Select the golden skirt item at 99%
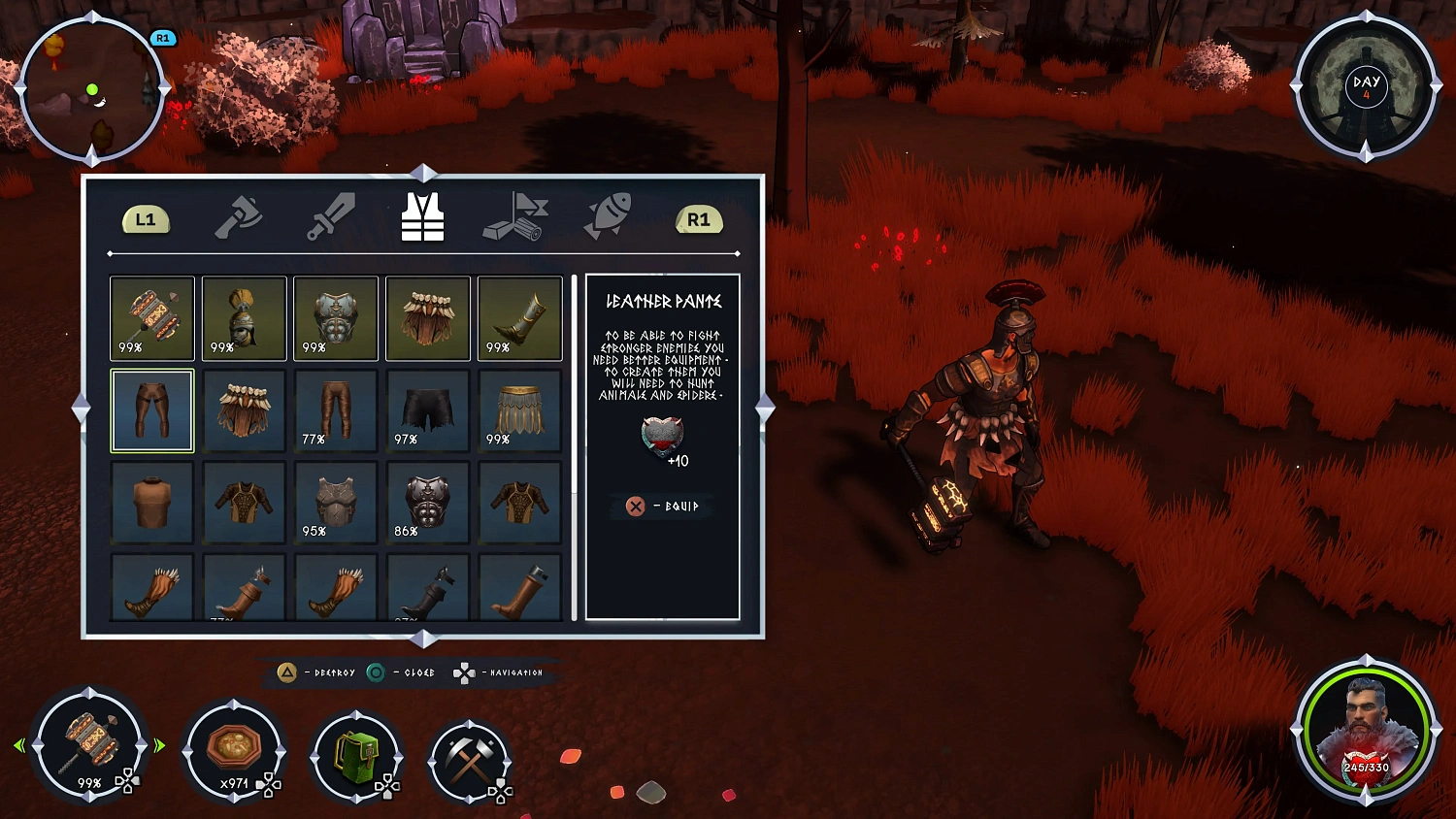Viewport: 1456px width, 819px height. coord(519,409)
